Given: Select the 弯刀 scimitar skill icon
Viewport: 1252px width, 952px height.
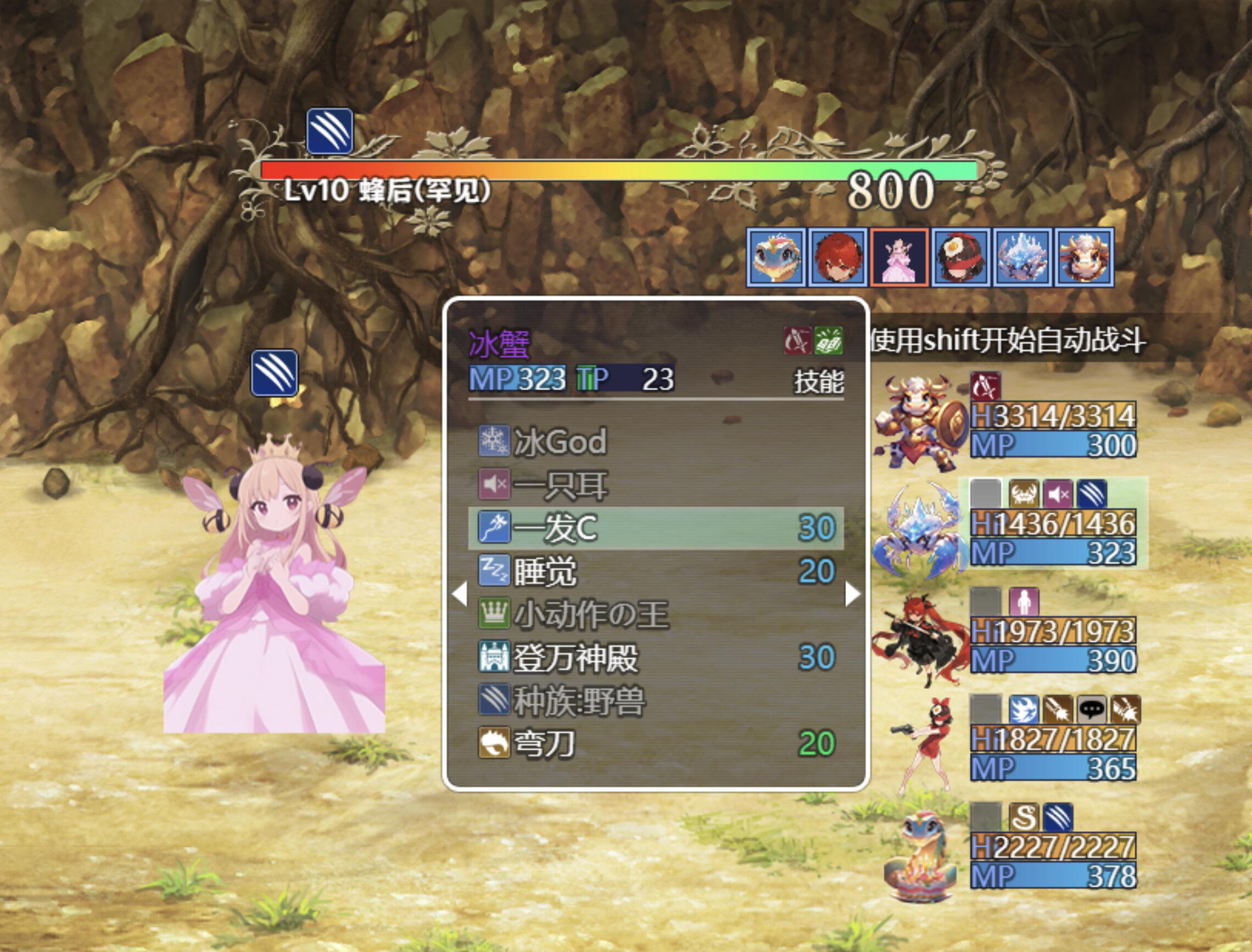Looking at the screenshot, I should [x=495, y=744].
